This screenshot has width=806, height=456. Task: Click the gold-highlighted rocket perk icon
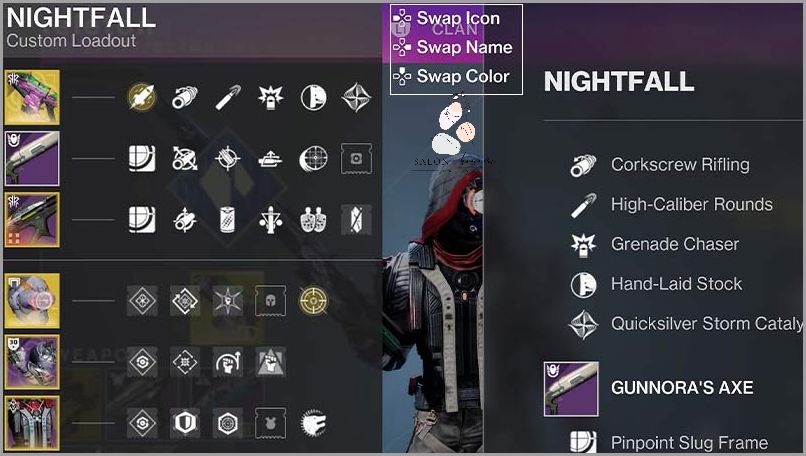click(x=141, y=97)
